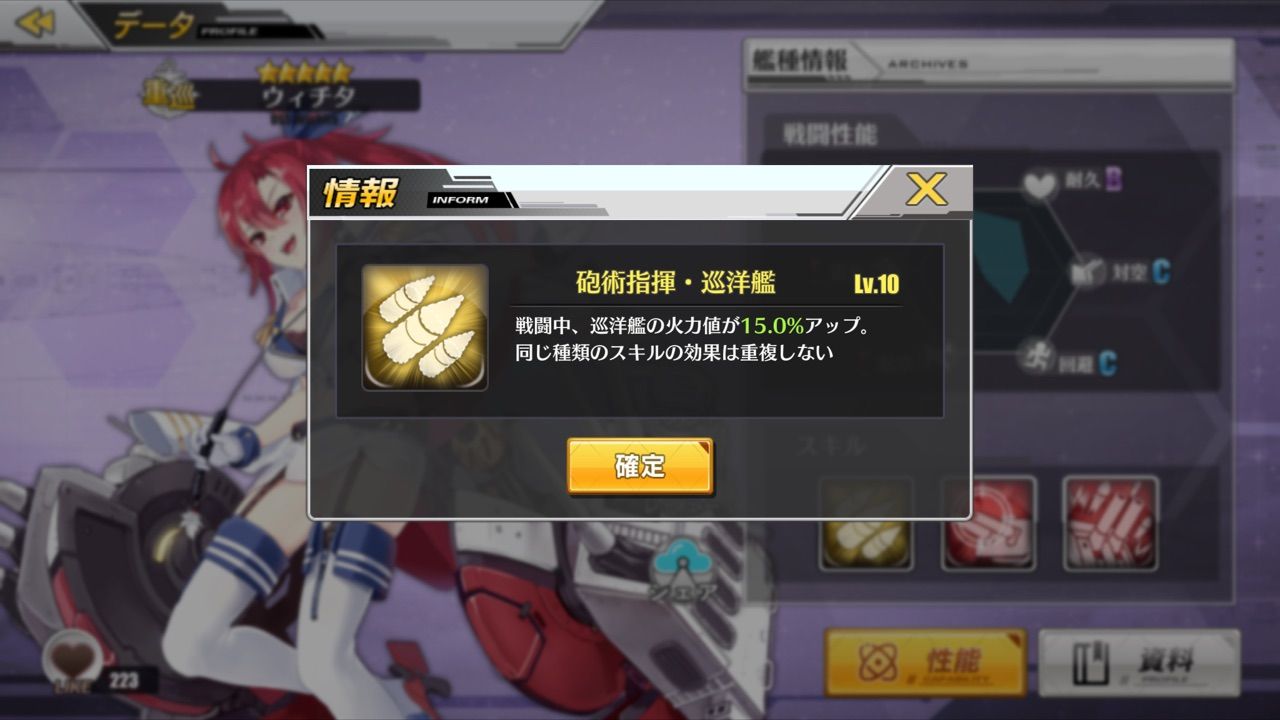Viewport: 1280px width, 720px height.
Task: Open the 砲術指揮・巡洋艦 skill icon
Action: [x=424, y=325]
